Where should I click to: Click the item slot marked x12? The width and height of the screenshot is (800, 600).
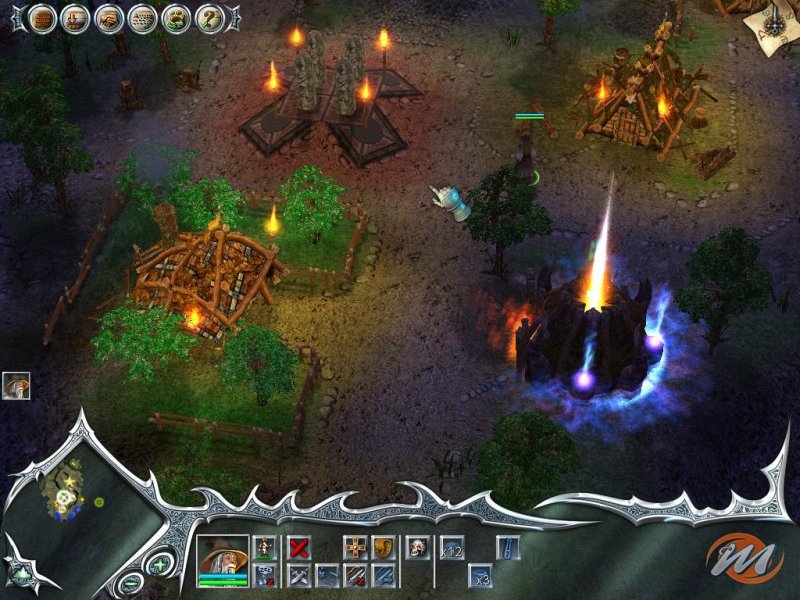pyautogui.click(x=451, y=547)
